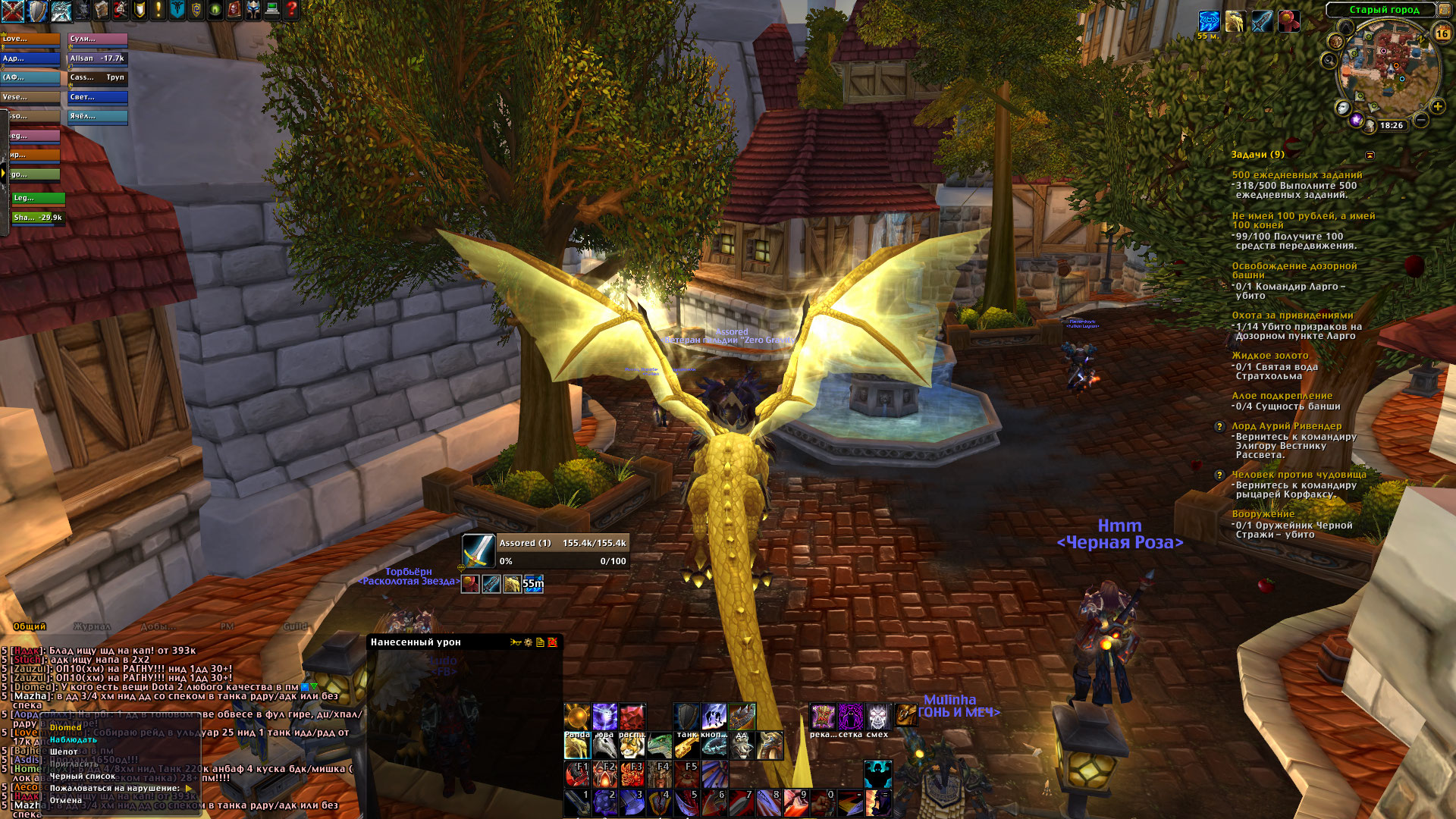Open the Пожаловаться на нарушение submenu
Image resolution: width=1456 pixels, height=819 pixels.
tap(115, 788)
